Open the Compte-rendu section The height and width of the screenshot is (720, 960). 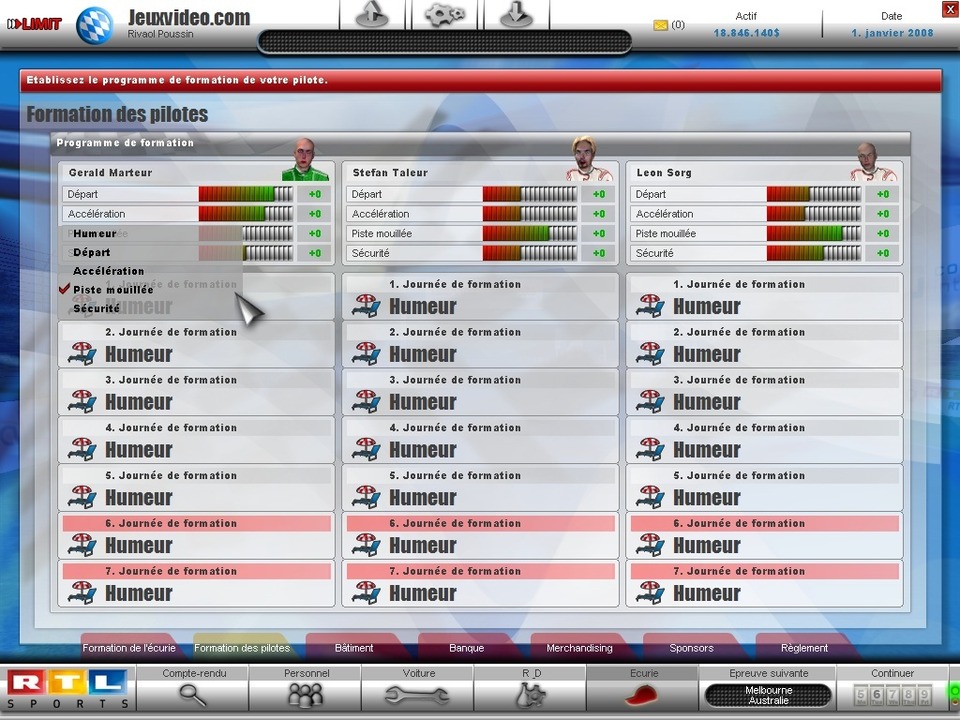[193, 687]
